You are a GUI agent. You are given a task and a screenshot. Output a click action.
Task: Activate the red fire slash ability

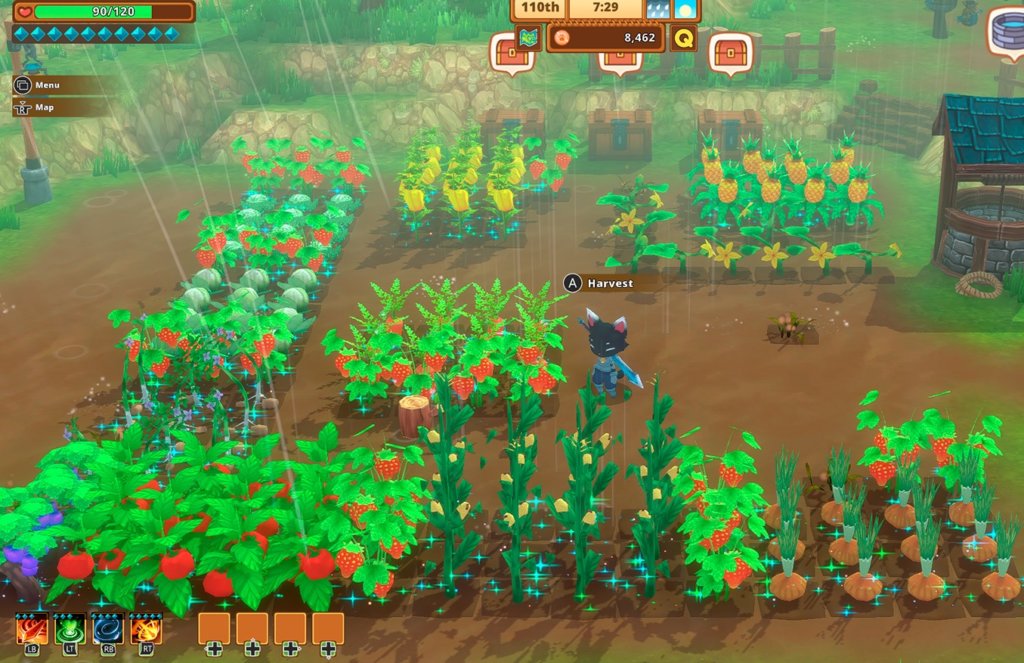click(x=32, y=630)
